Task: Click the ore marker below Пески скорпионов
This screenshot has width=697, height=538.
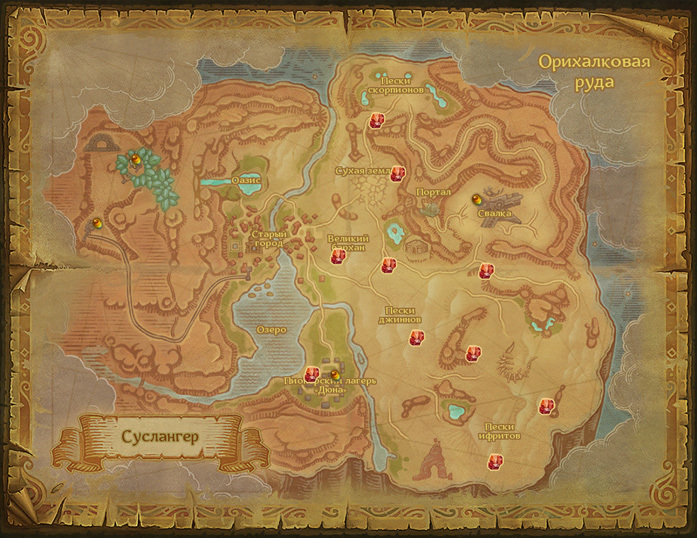Action: pyautogui.click(x=378, y=122)
